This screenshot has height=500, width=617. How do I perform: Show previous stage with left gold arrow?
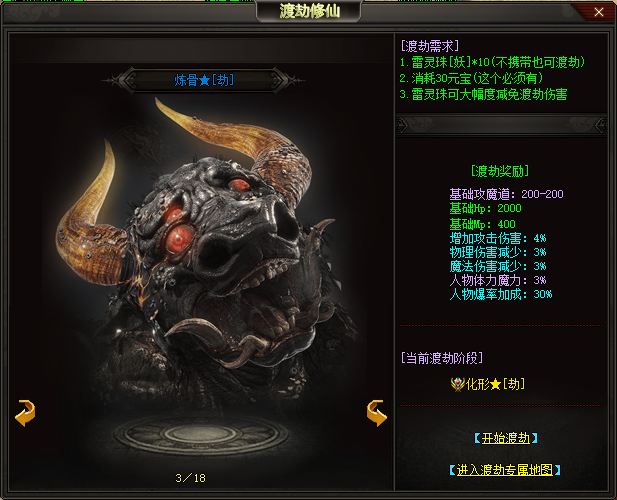click(x=26, y=412)
